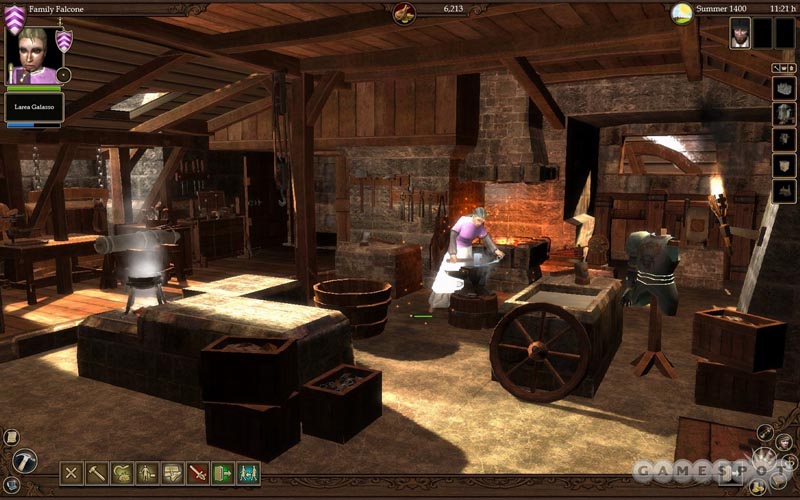Activate the two-figures blue action icon
Screen dimensions: 800x500
pos(248,472)
